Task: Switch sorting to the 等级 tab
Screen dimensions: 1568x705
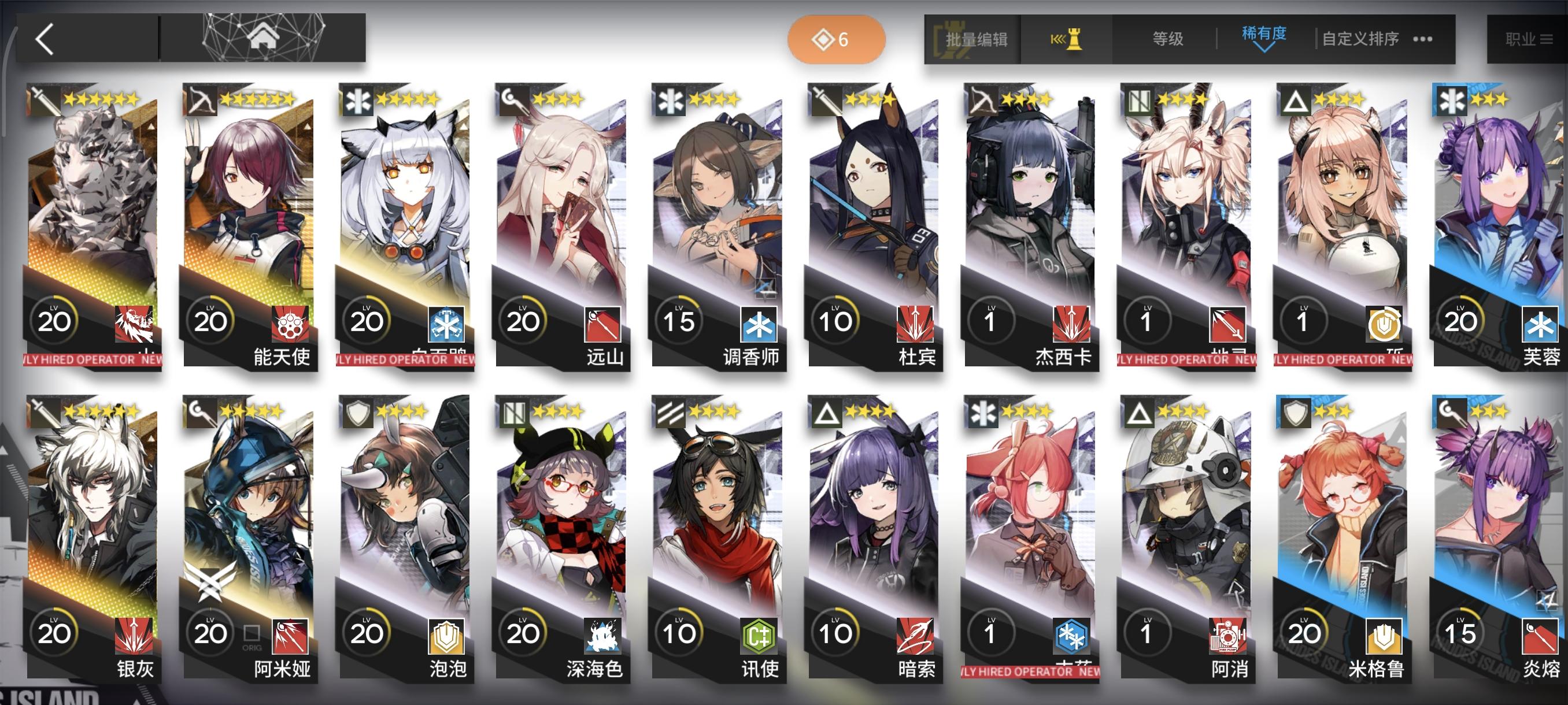Action: coord(1167,39)
